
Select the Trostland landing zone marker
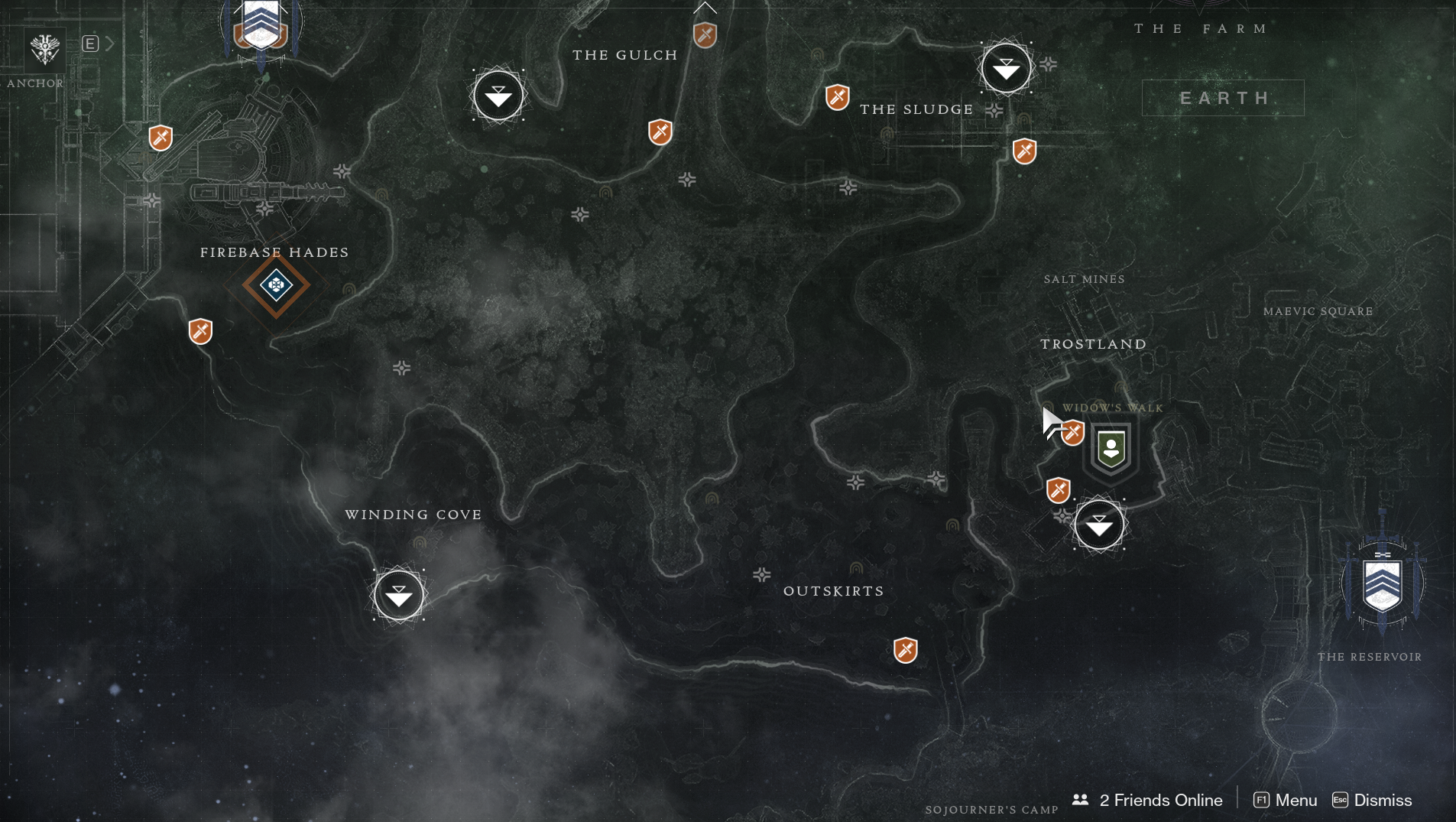(x=1099, y=525)
